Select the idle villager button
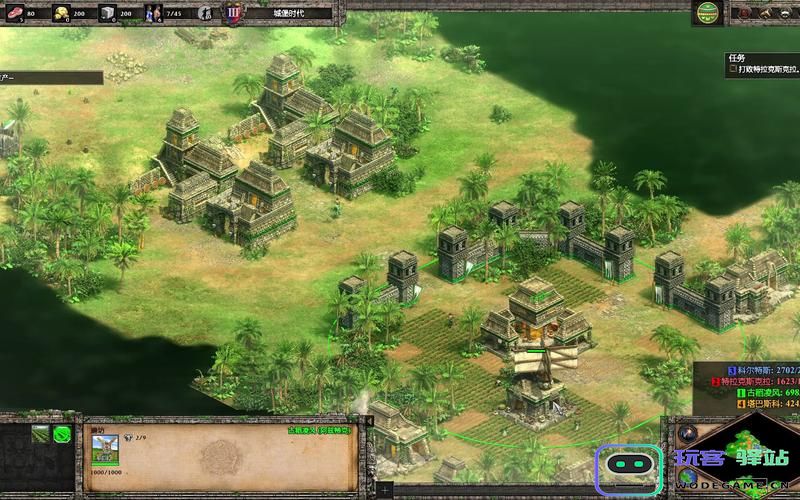The height and width of the screenshot is (500, 800). click(205, 14)
